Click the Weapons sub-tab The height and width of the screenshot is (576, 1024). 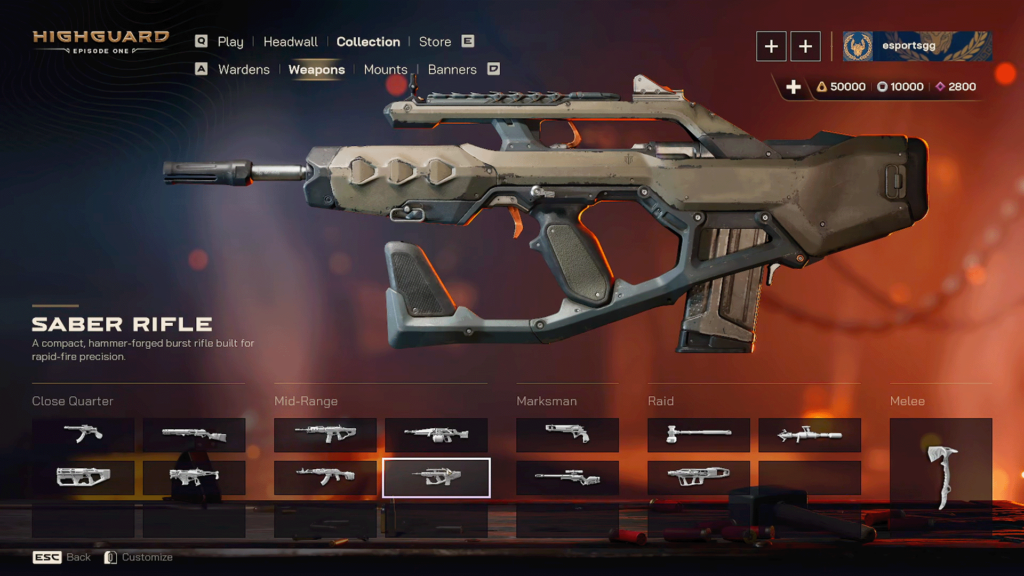[316, 70]
